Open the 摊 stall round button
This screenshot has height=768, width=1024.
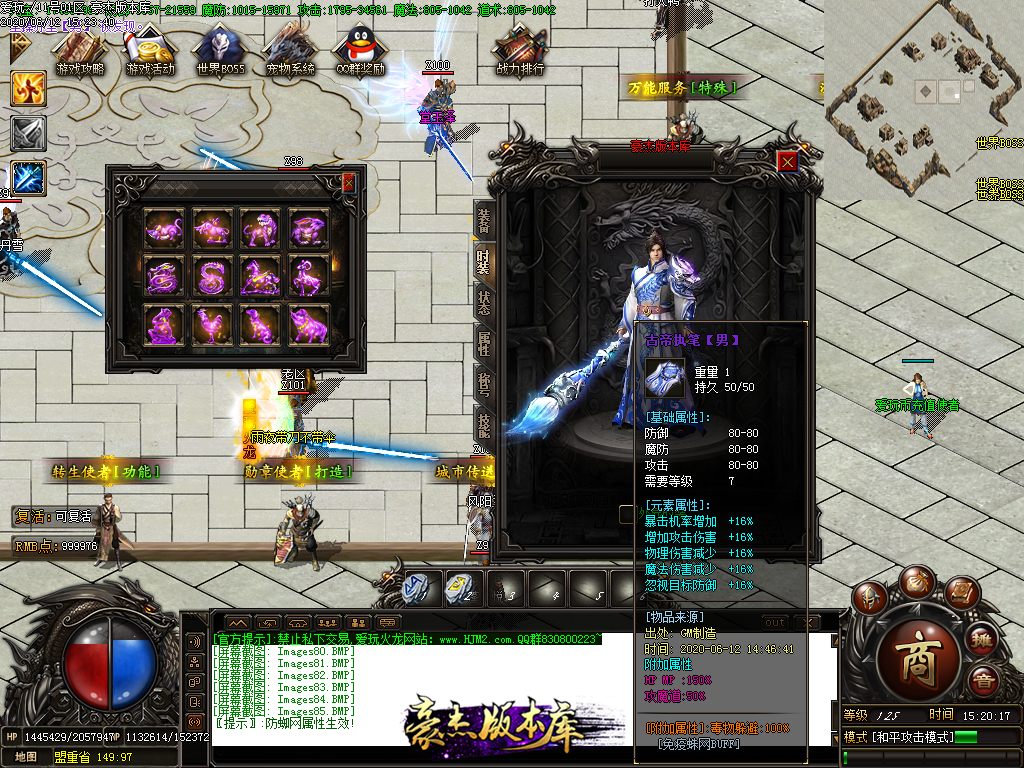click(x=983, y=640)
